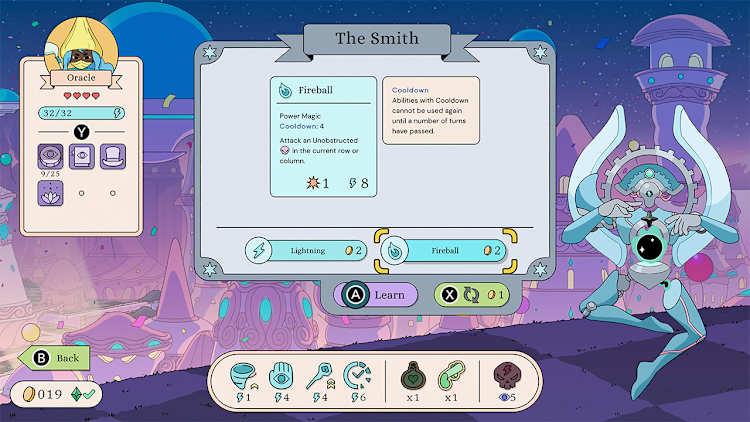Screen dimensions: 750x422
Task: Select the lotus flower relic slot
Action: [50, 192]
